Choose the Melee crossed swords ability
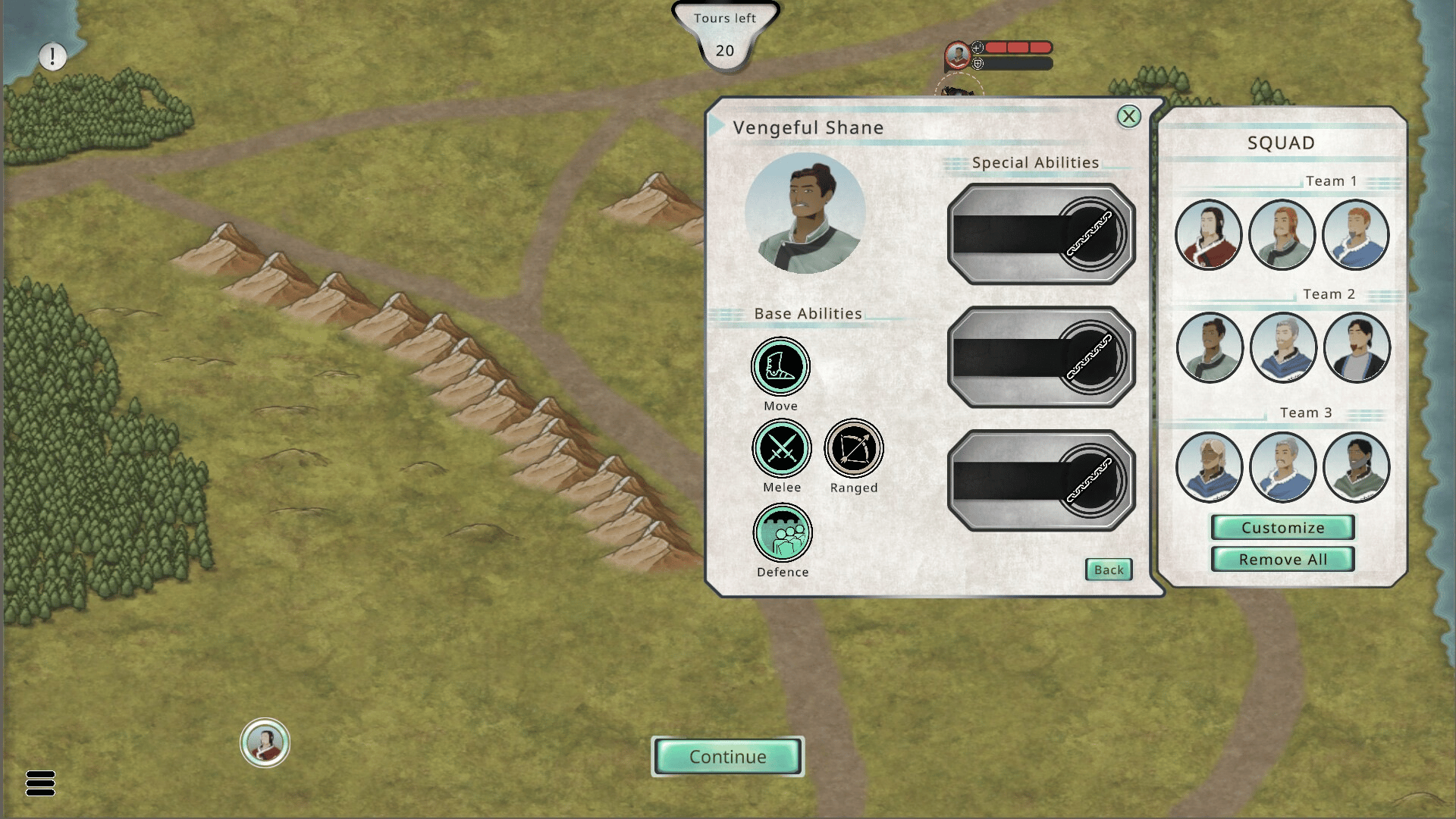1456x819 pixels. (781, 449)
